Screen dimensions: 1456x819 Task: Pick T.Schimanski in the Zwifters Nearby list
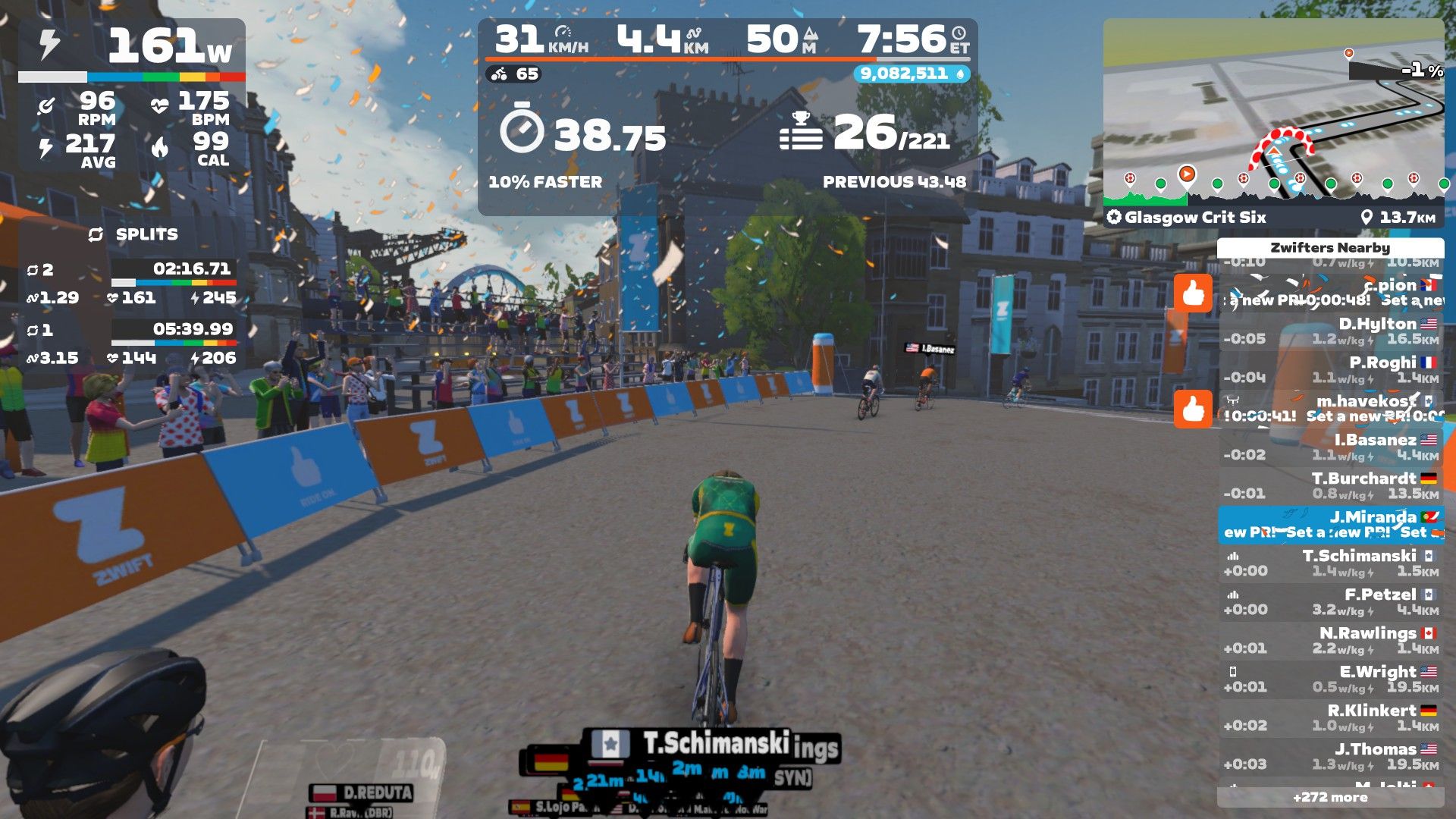[x=1331, y=563]
